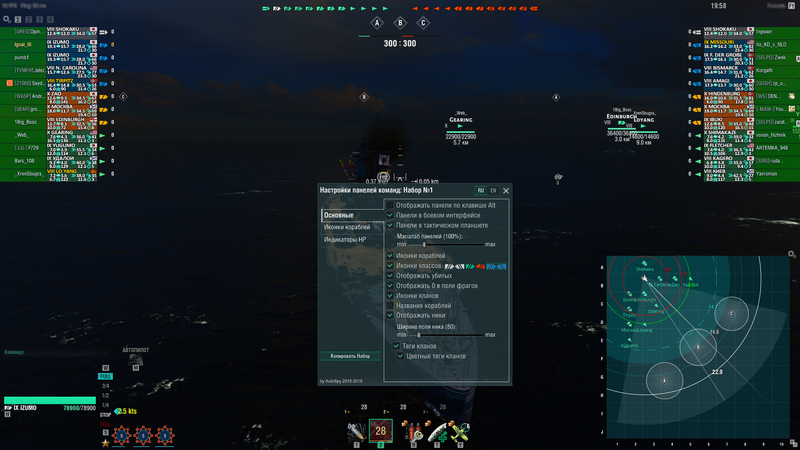The image size is (800, 450).
Task: Switch settings language to EN
Action: 492,190
